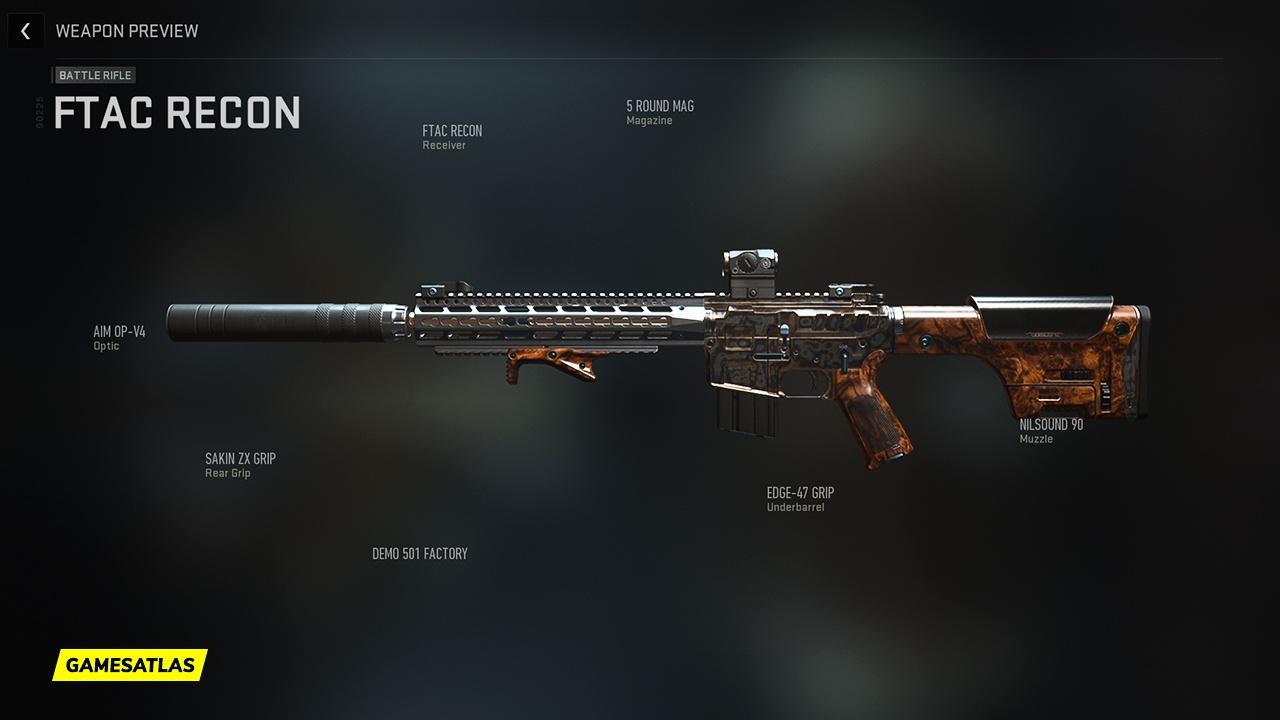Pick the Sakin ZX Grip rear grip
The width and height of the screenshot is (1280, 720).
pyautogui.click(x=240, y=460)
